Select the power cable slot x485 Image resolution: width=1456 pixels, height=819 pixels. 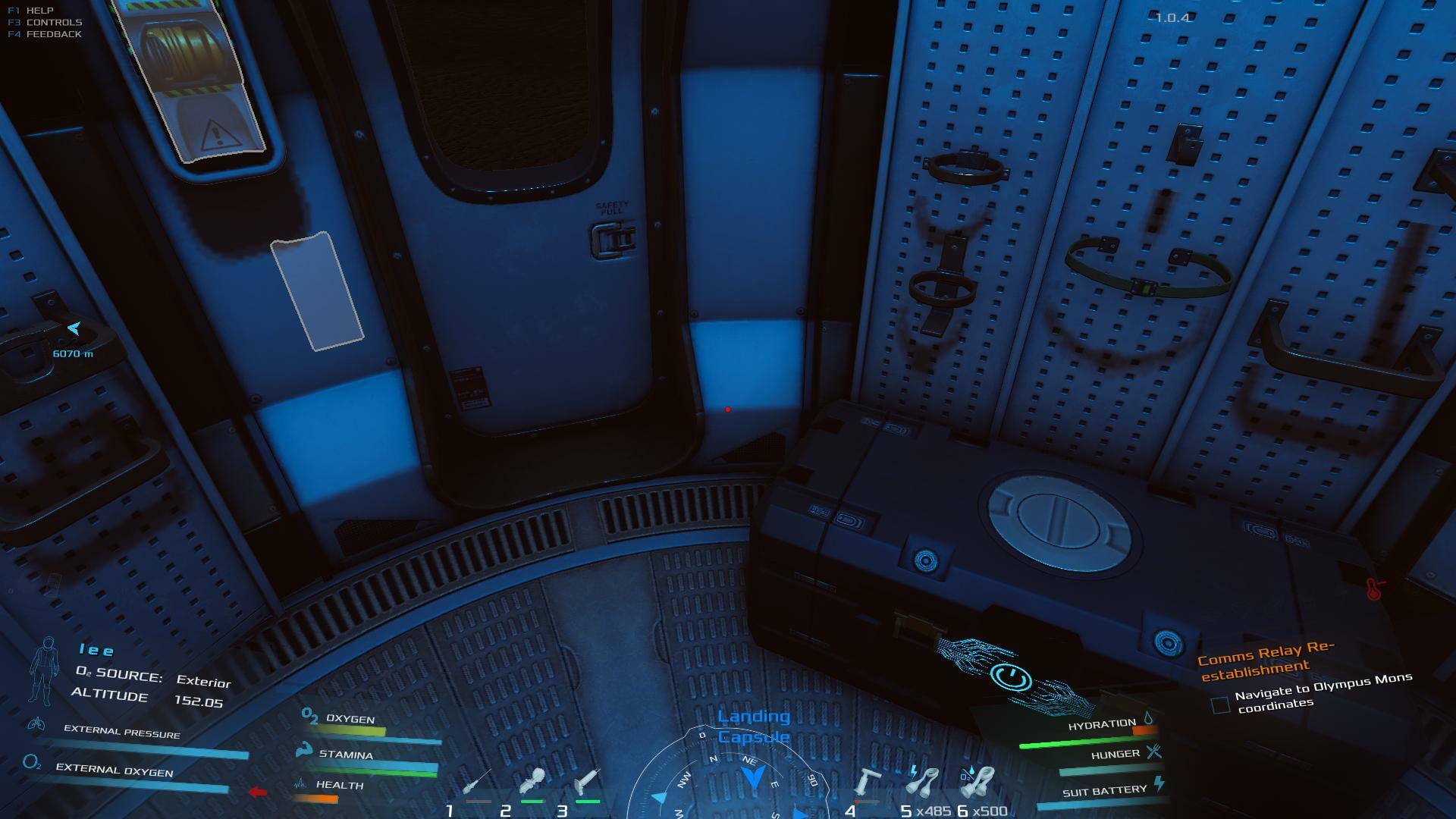[x=924, y=781]
